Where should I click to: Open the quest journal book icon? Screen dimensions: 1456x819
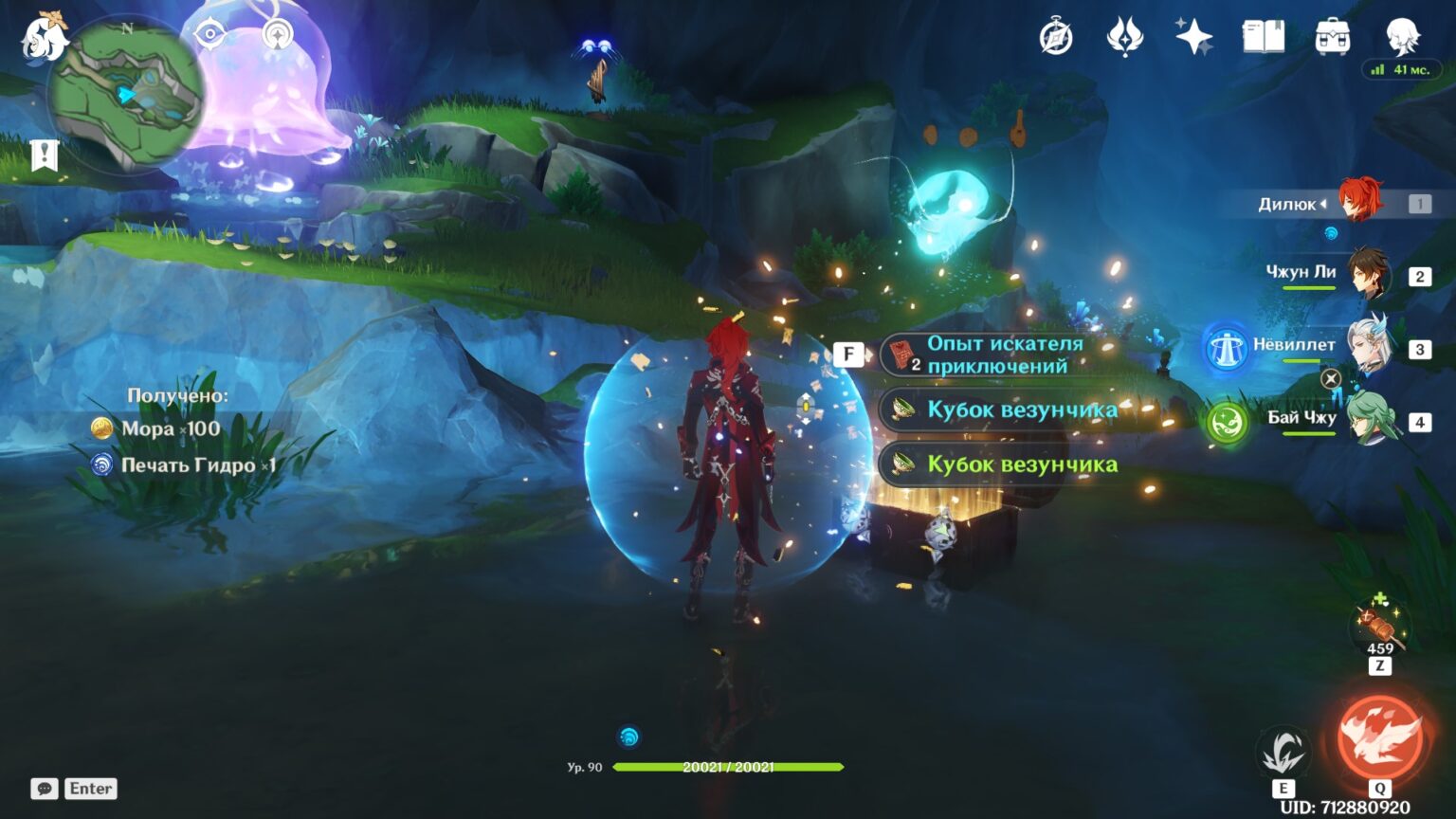1263,36
